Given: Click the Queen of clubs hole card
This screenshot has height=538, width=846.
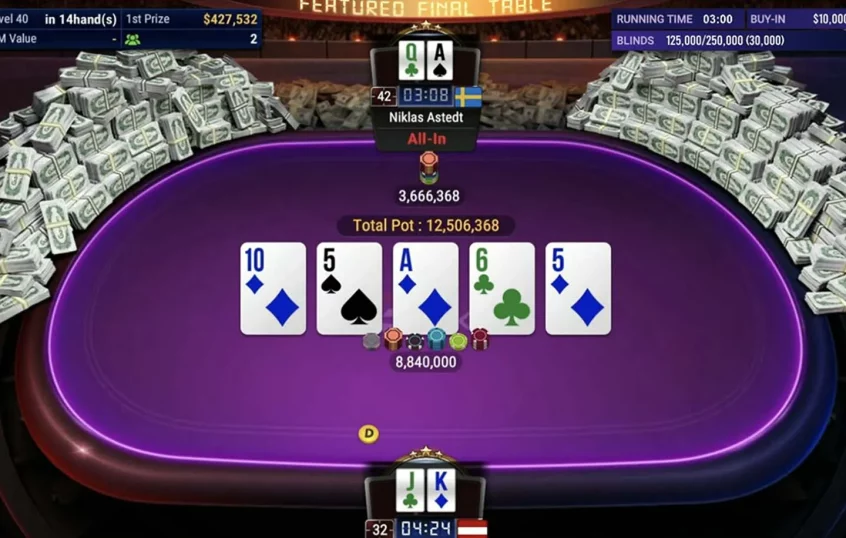Looking at the screenshot, I should 411,62.
